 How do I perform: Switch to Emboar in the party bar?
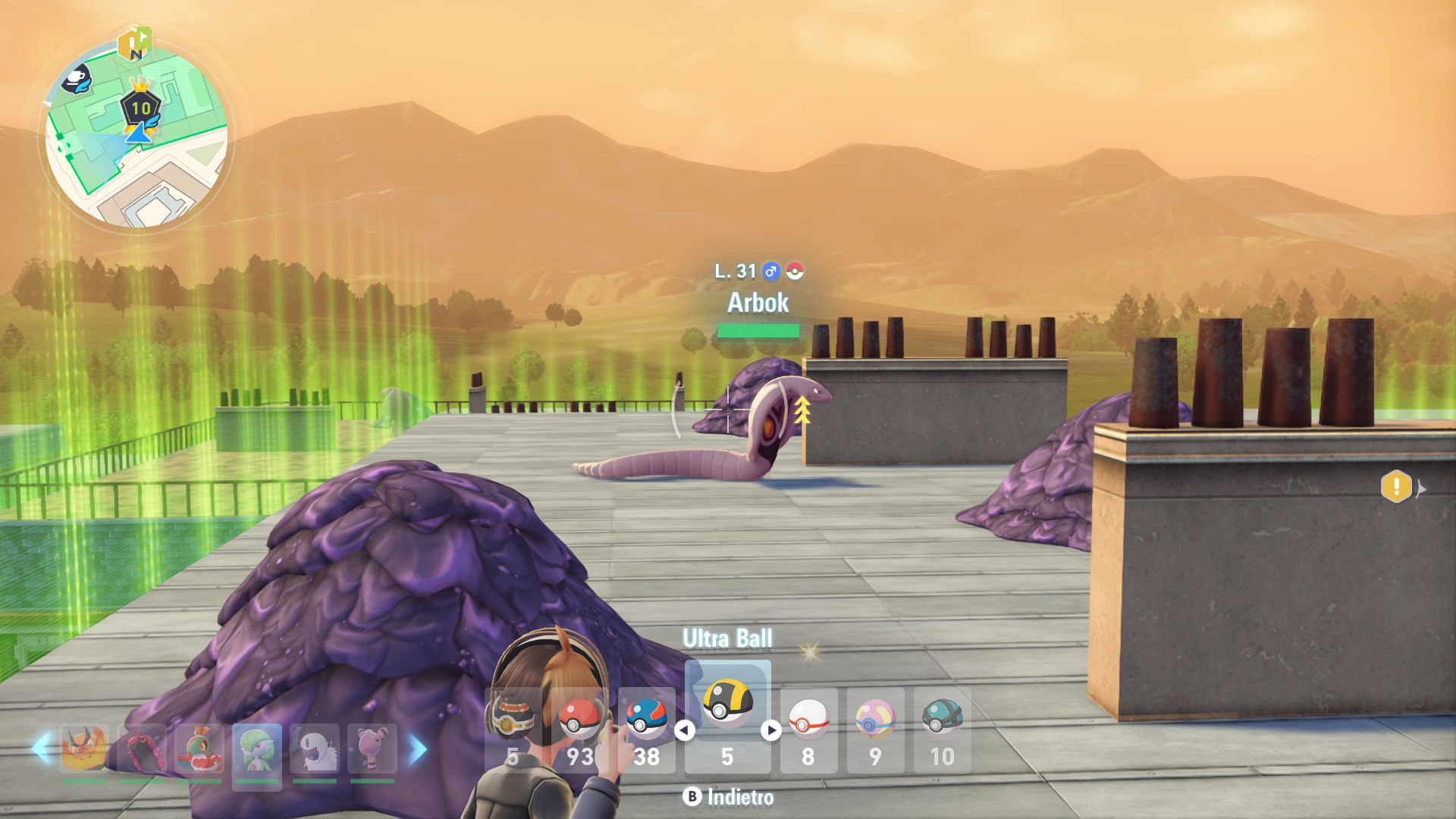[84, 749]
